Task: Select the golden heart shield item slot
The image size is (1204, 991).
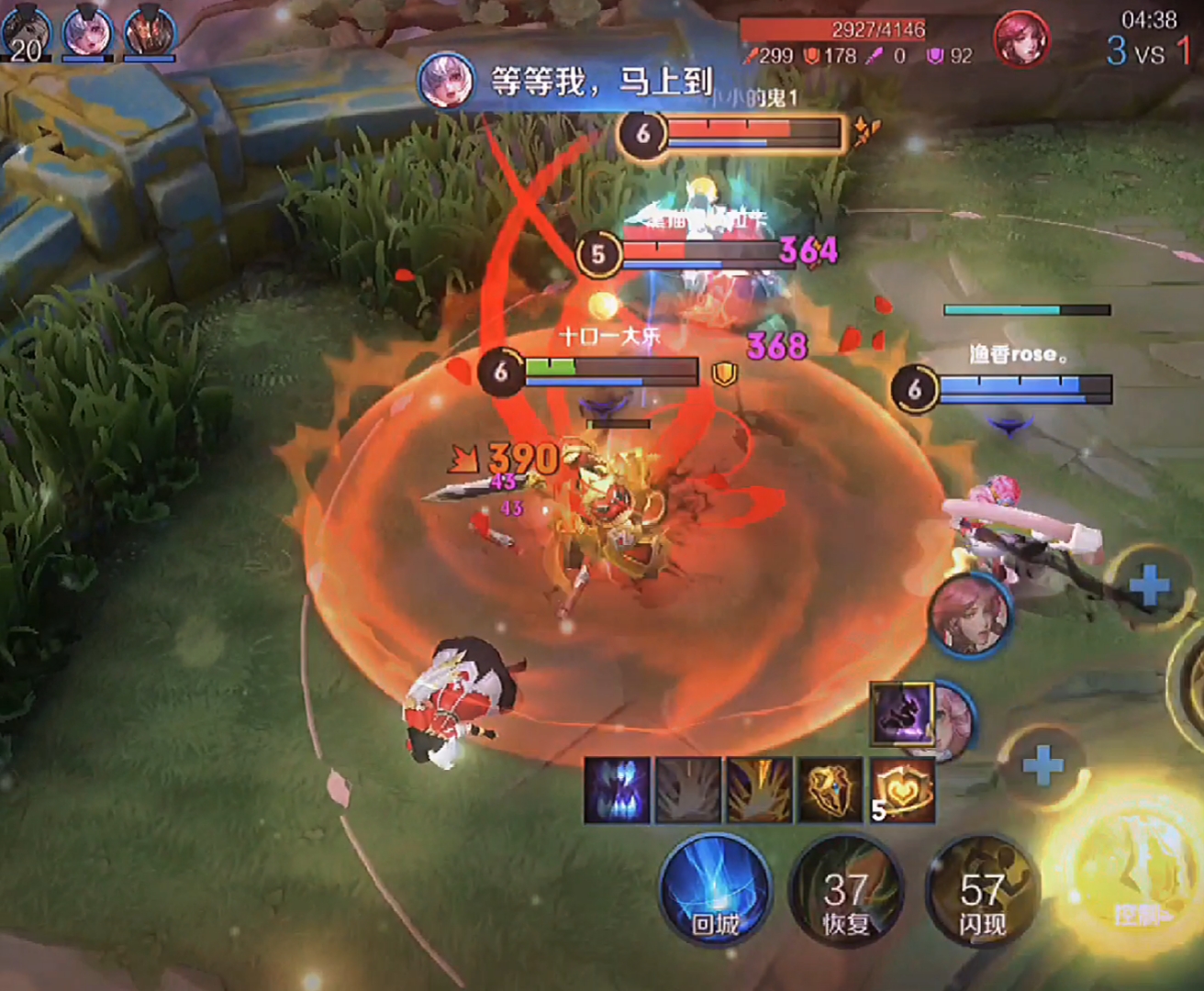Action: point(903,789)
